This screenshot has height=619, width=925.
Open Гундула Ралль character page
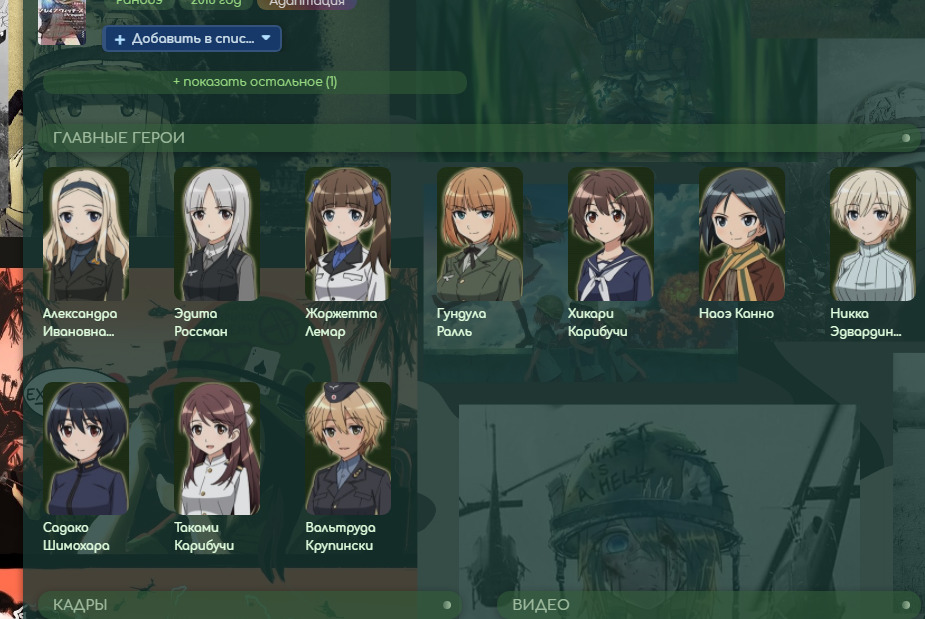pos(480,234)
